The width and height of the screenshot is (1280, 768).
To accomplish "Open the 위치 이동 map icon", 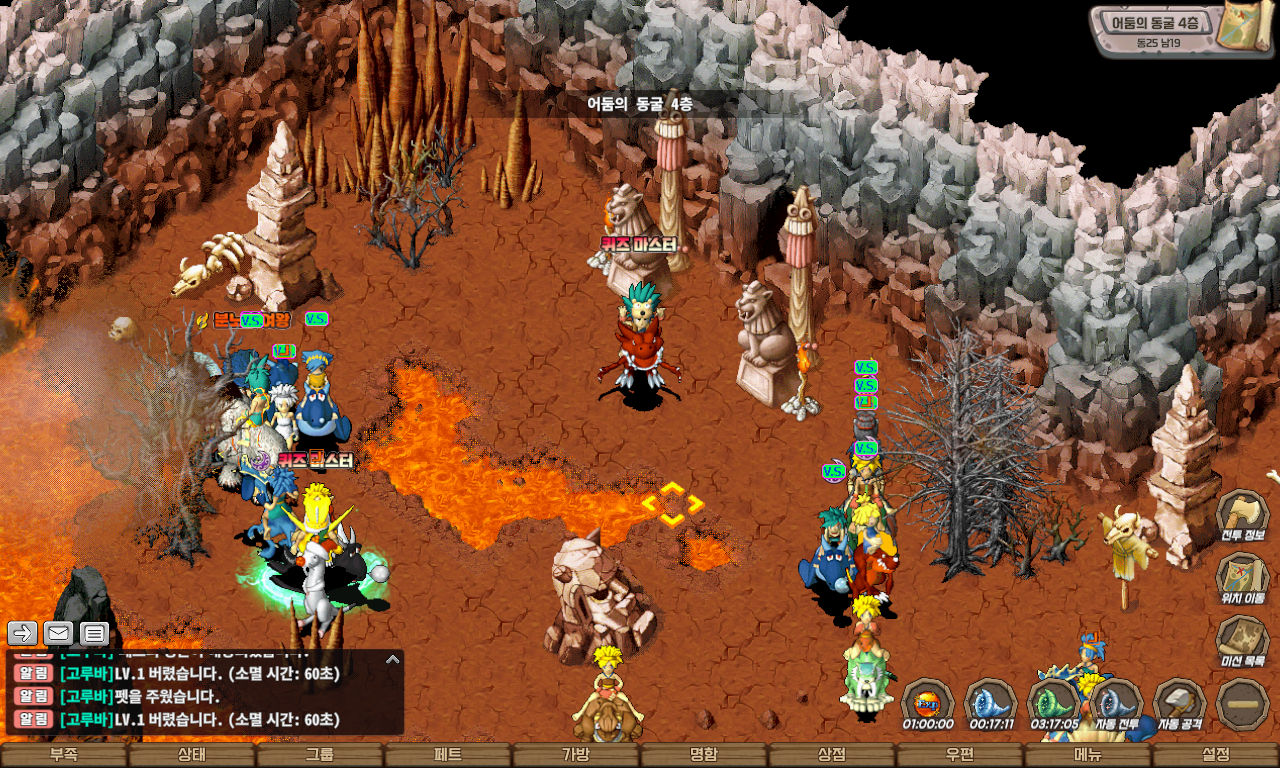I will tap(1242, 577).
